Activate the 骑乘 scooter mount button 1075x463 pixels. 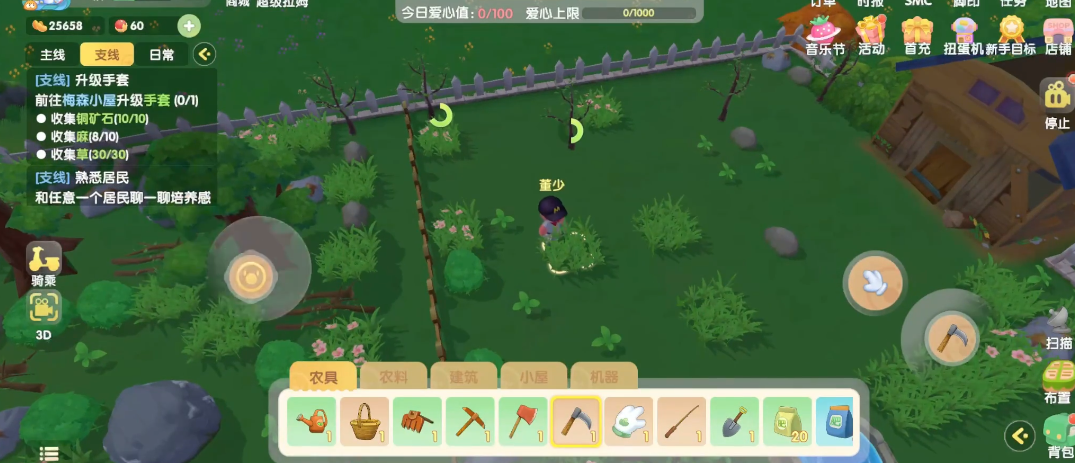(x=43, y=261)
